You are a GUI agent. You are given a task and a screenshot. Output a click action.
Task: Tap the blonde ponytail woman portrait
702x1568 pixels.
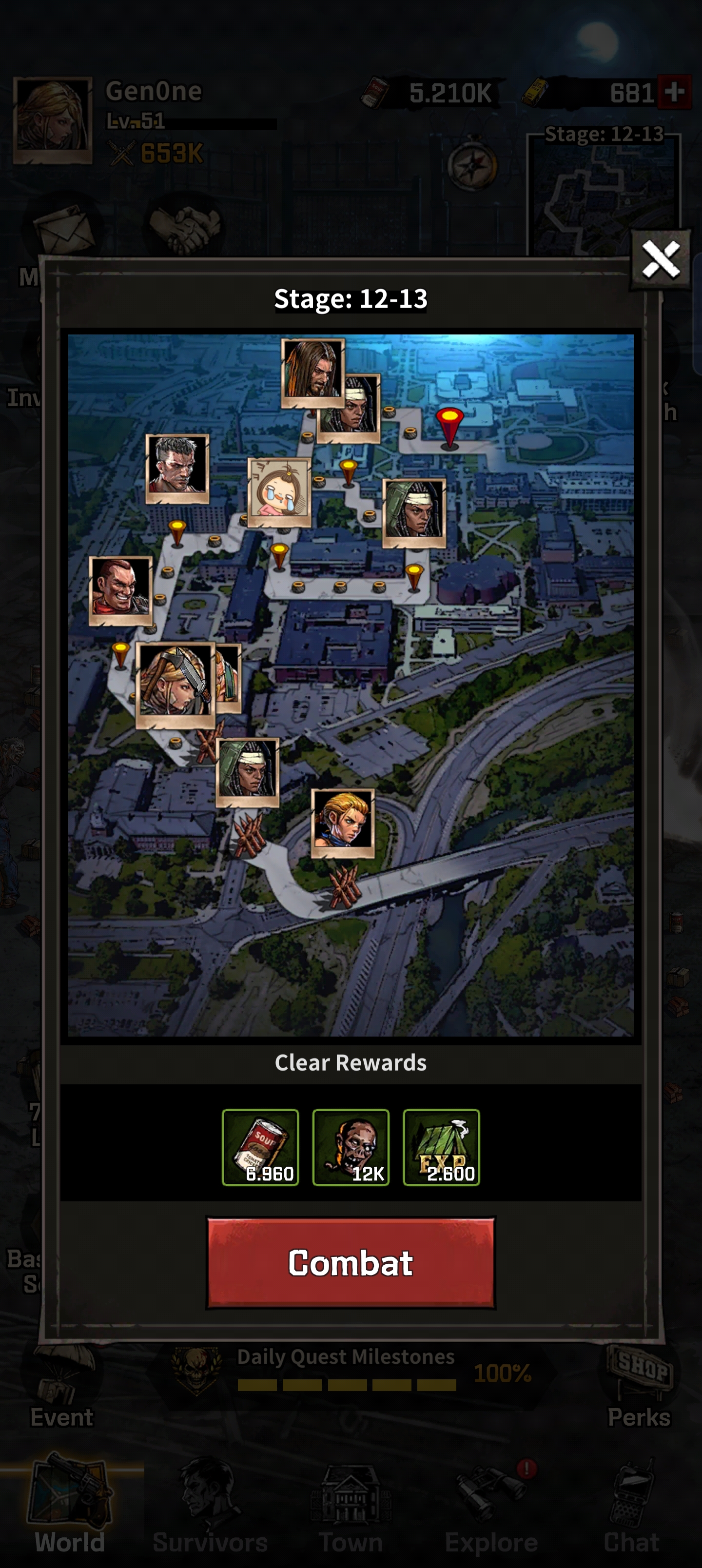[x=343, y=823]
